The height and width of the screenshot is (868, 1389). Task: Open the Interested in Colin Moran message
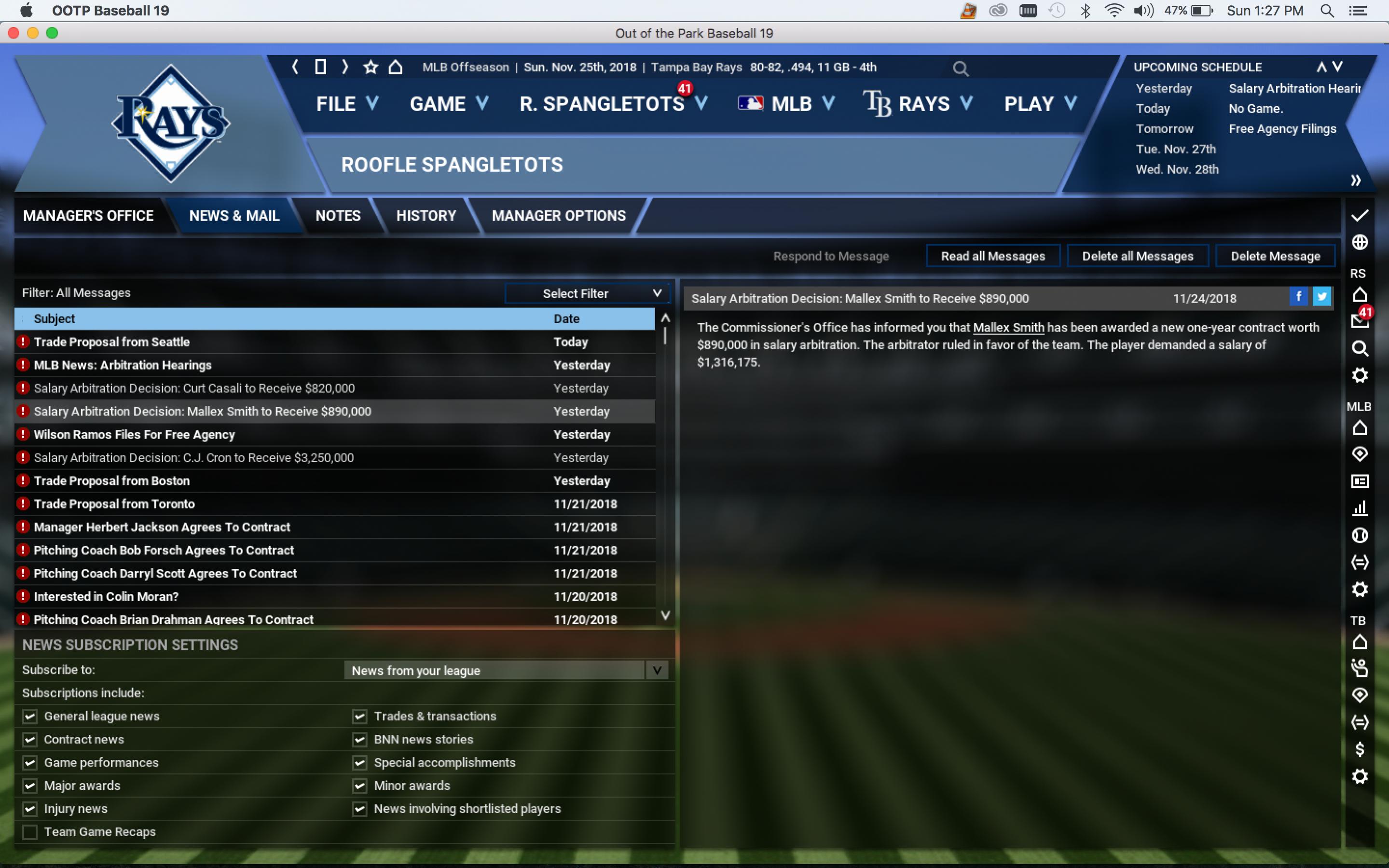[106, 596]
